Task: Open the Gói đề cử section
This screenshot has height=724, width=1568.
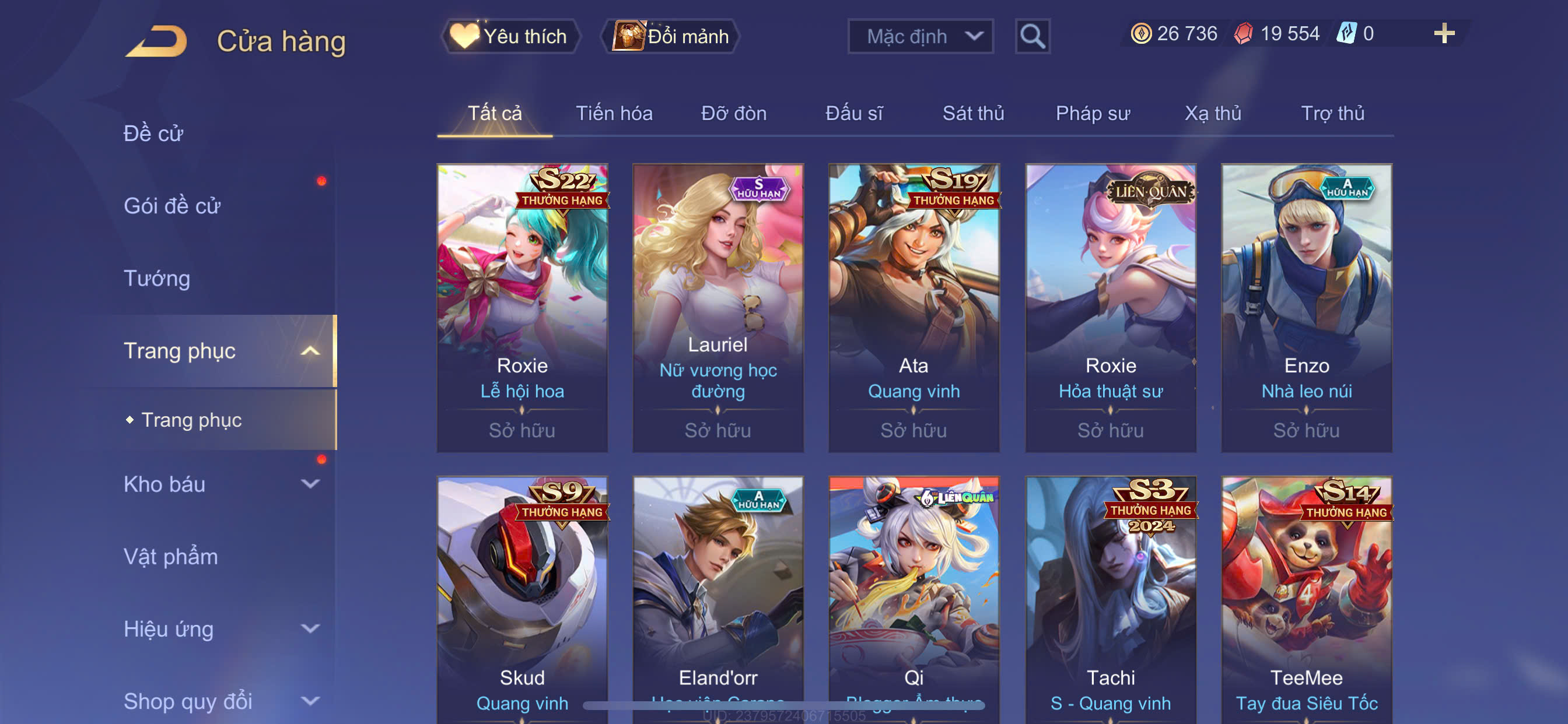Action: (x=171, y=206)
